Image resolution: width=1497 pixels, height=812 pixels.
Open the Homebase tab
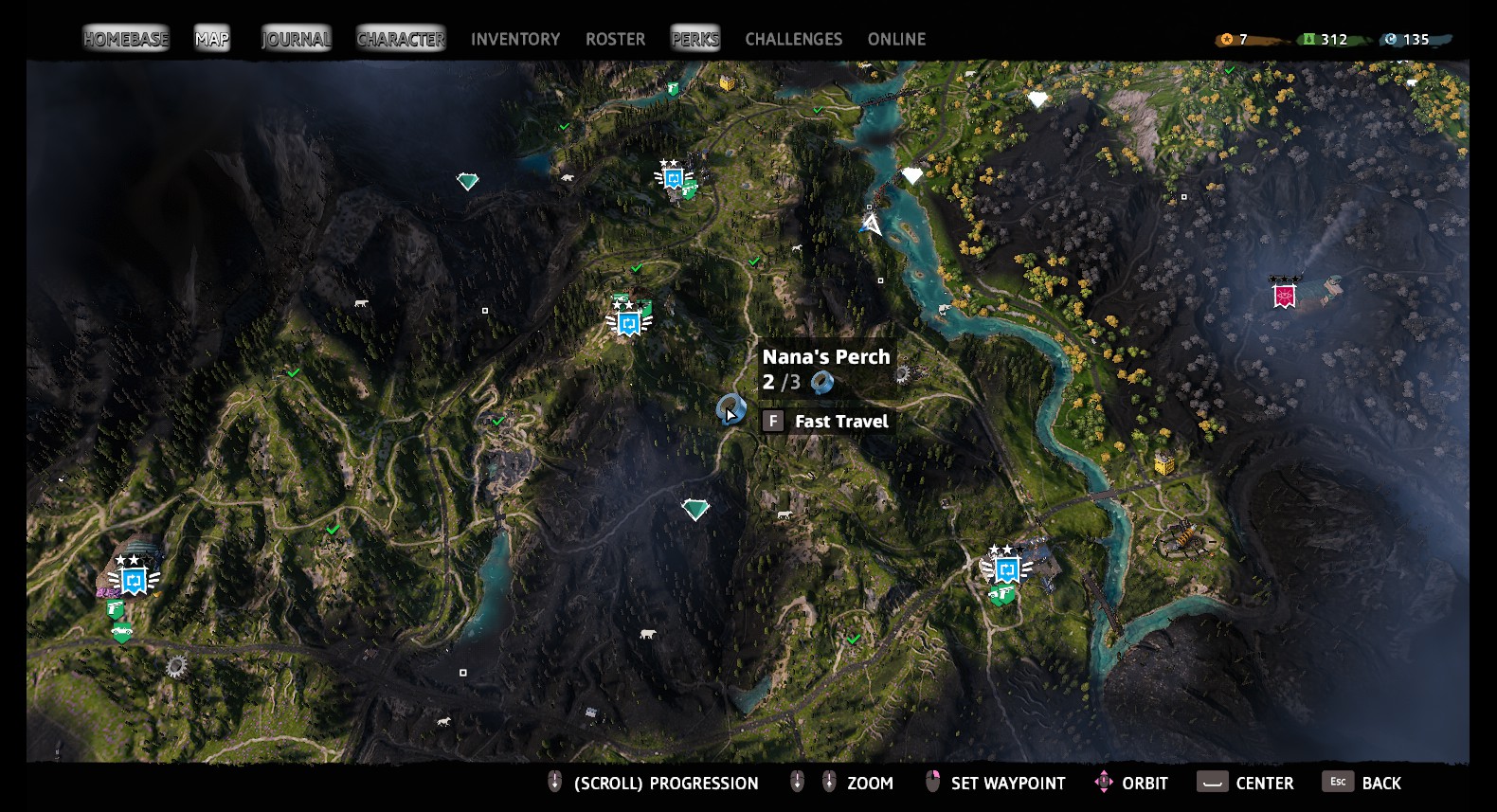(x=126, y=39)
